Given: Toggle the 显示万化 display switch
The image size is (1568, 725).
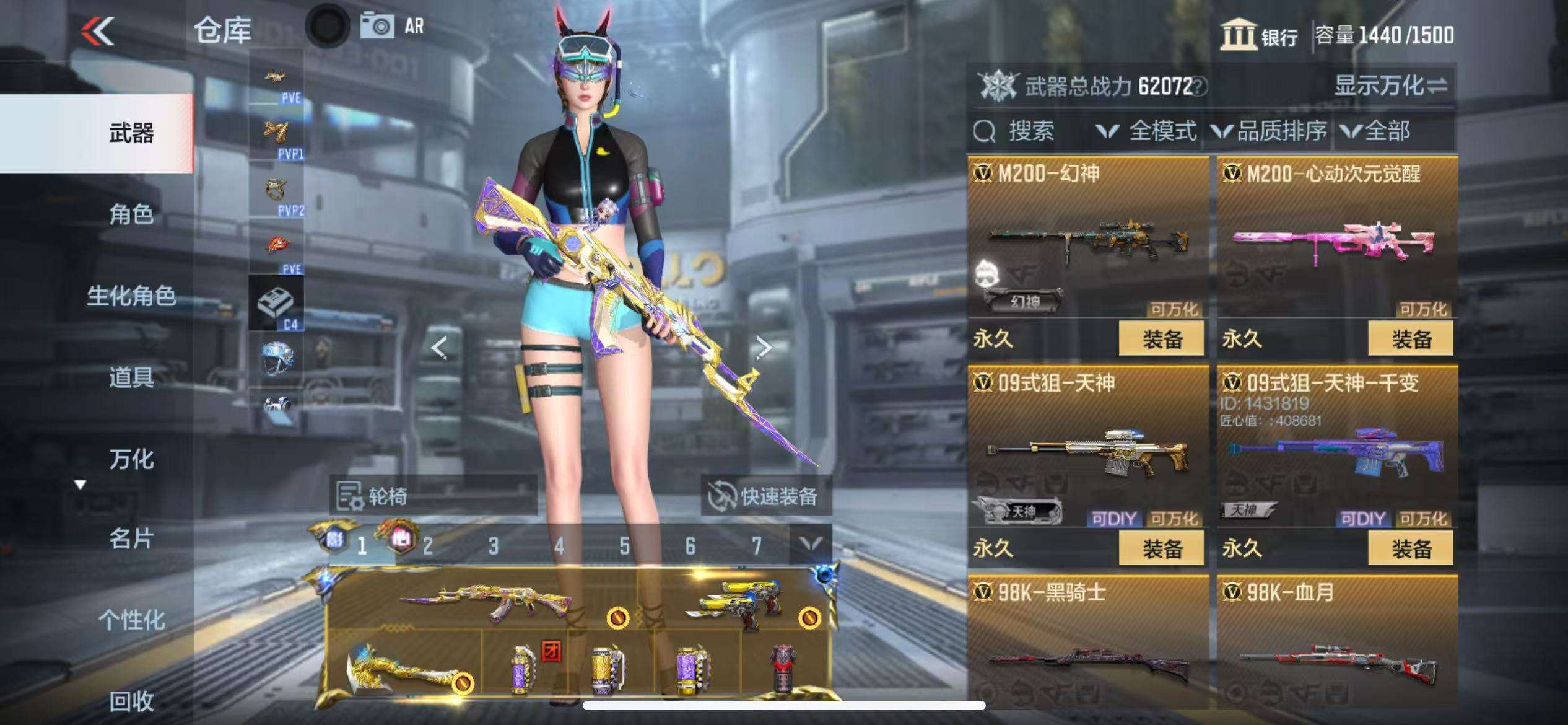Looking at the screenshot, I should (1390, 86).
